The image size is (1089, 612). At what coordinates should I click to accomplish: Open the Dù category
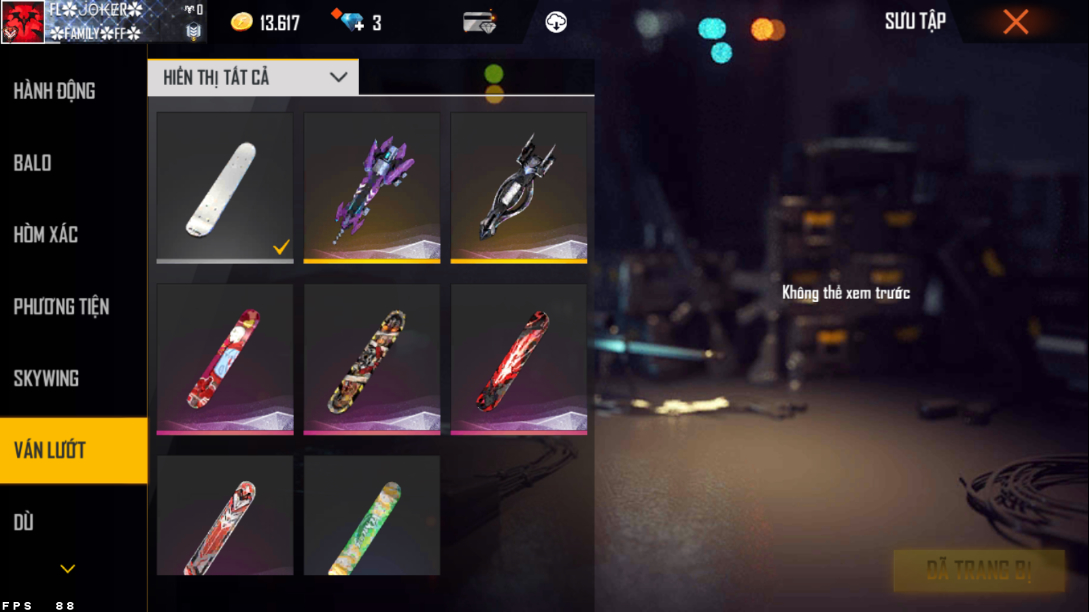pos(24,522)
